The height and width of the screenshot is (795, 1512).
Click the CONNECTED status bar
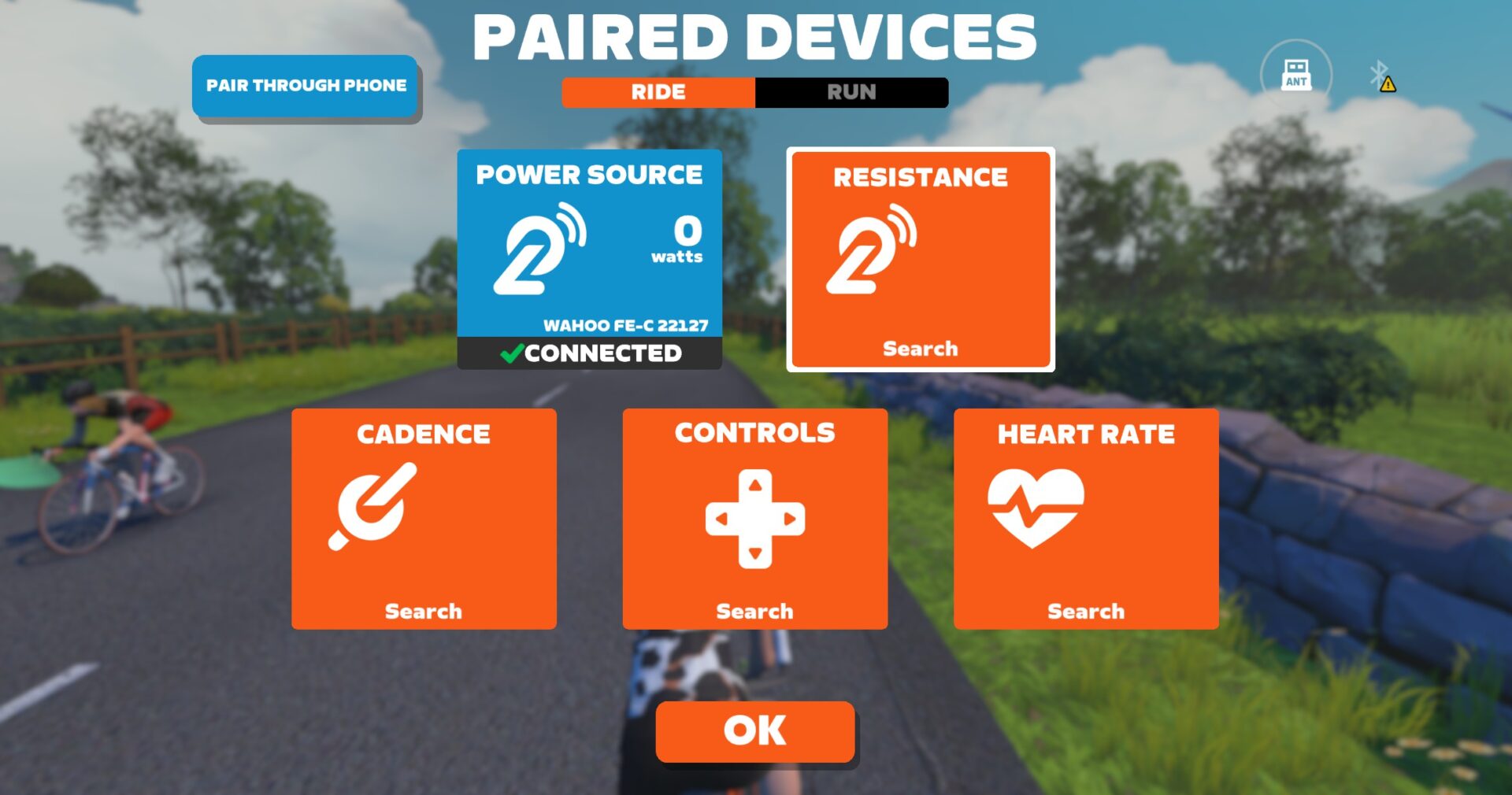[x=590, y=353]
